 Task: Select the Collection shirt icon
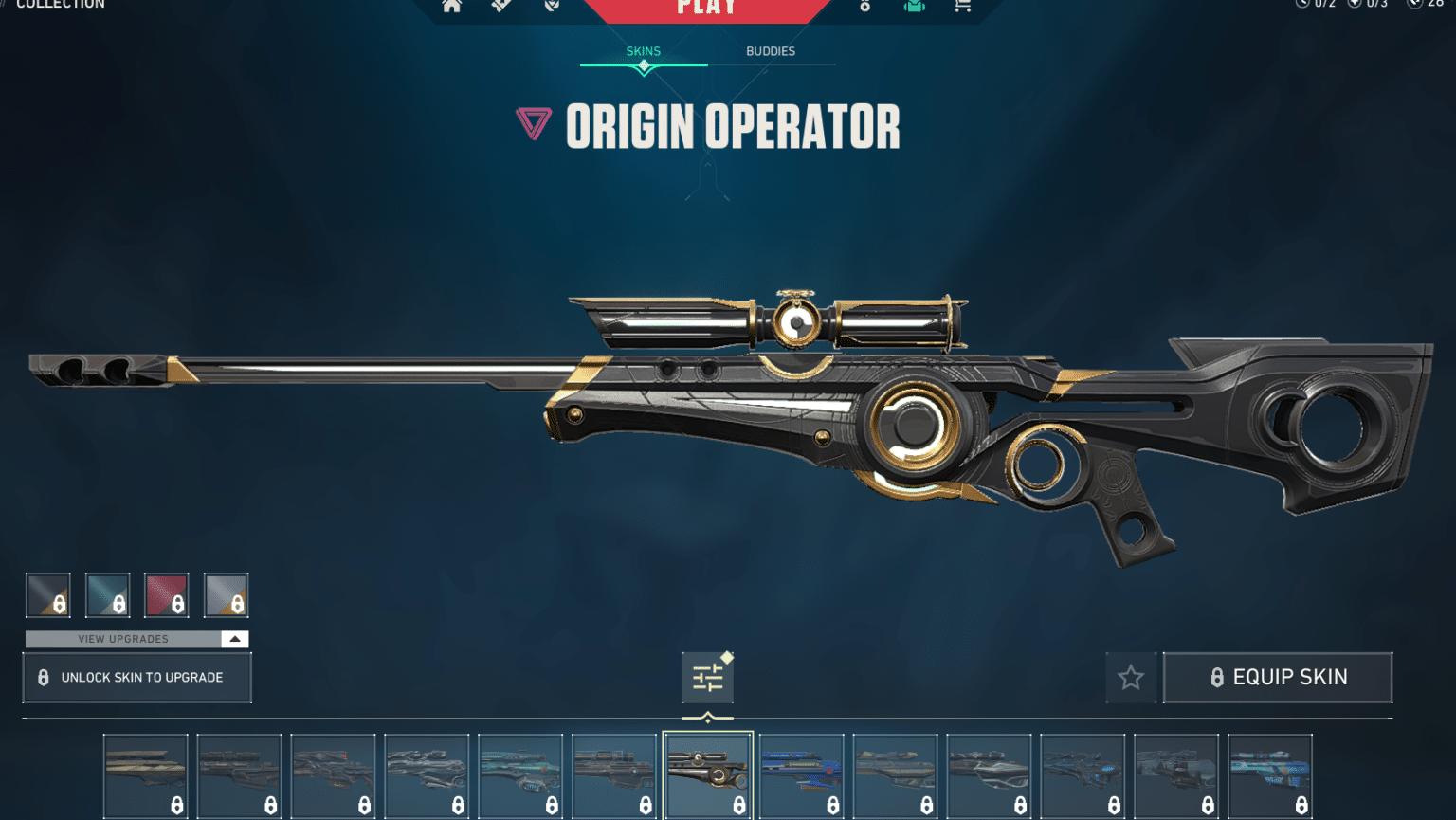pyautogui.click(x=914, y=6)
